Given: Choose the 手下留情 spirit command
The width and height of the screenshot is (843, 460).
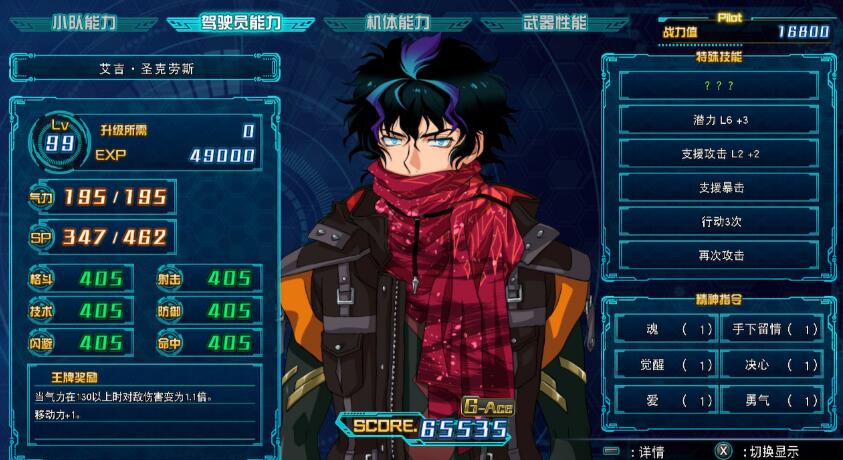Looking at the screenshot, I should [x=772, y=328].
